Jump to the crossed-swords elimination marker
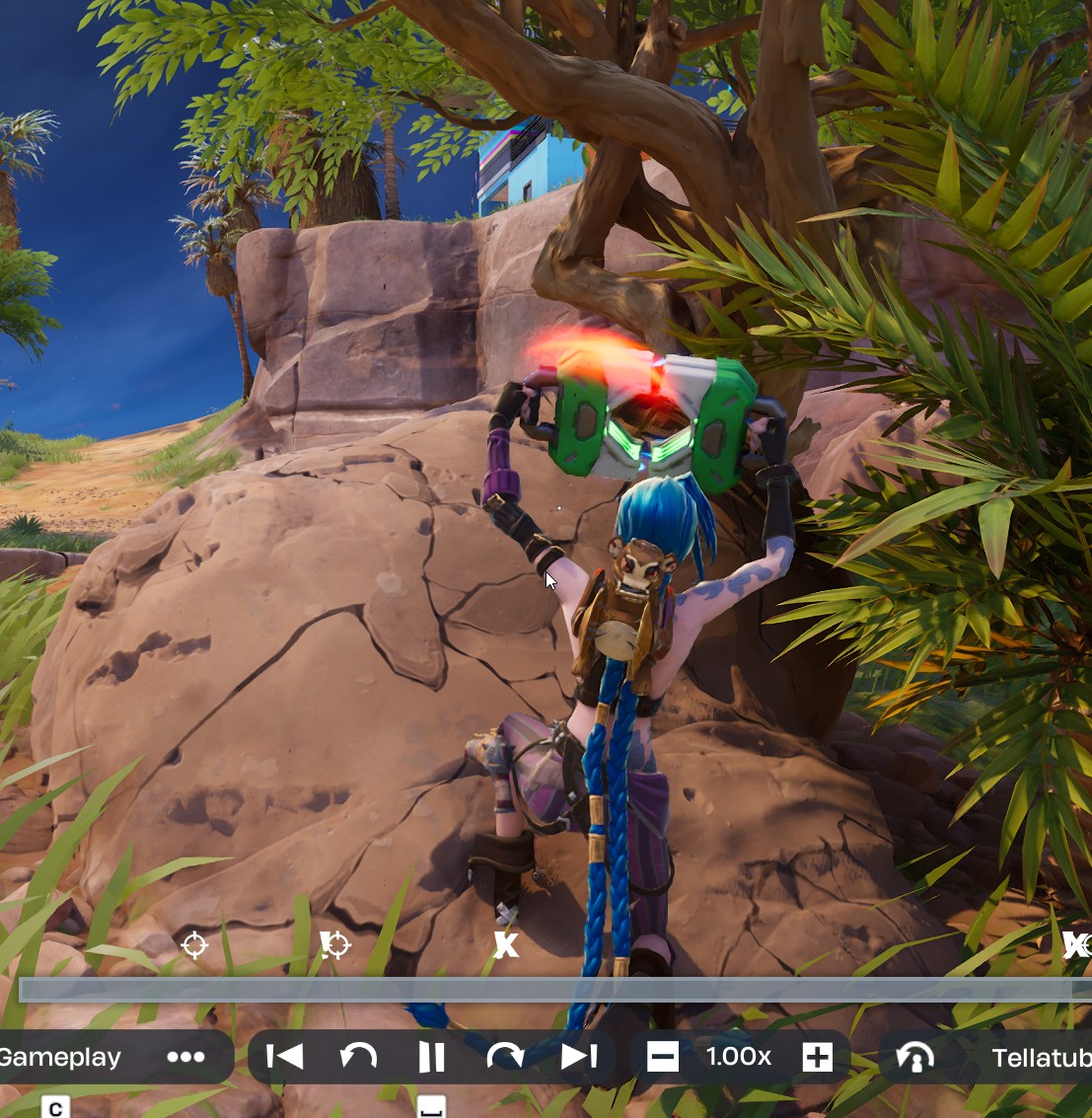The height and width of the screenshot is (1118, 1092). tap(505, 945)
